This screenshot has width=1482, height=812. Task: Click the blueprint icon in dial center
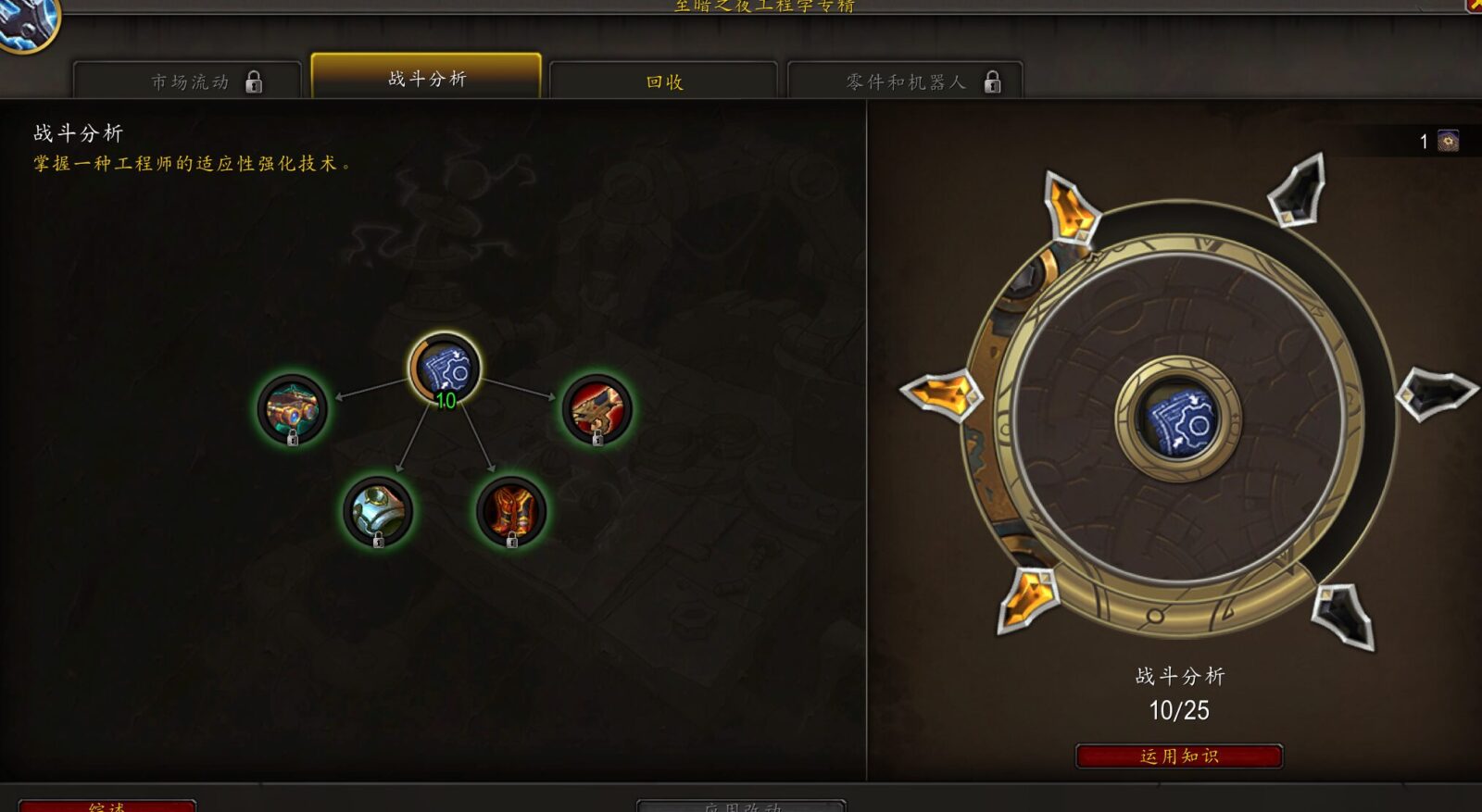pos(1178,419)
